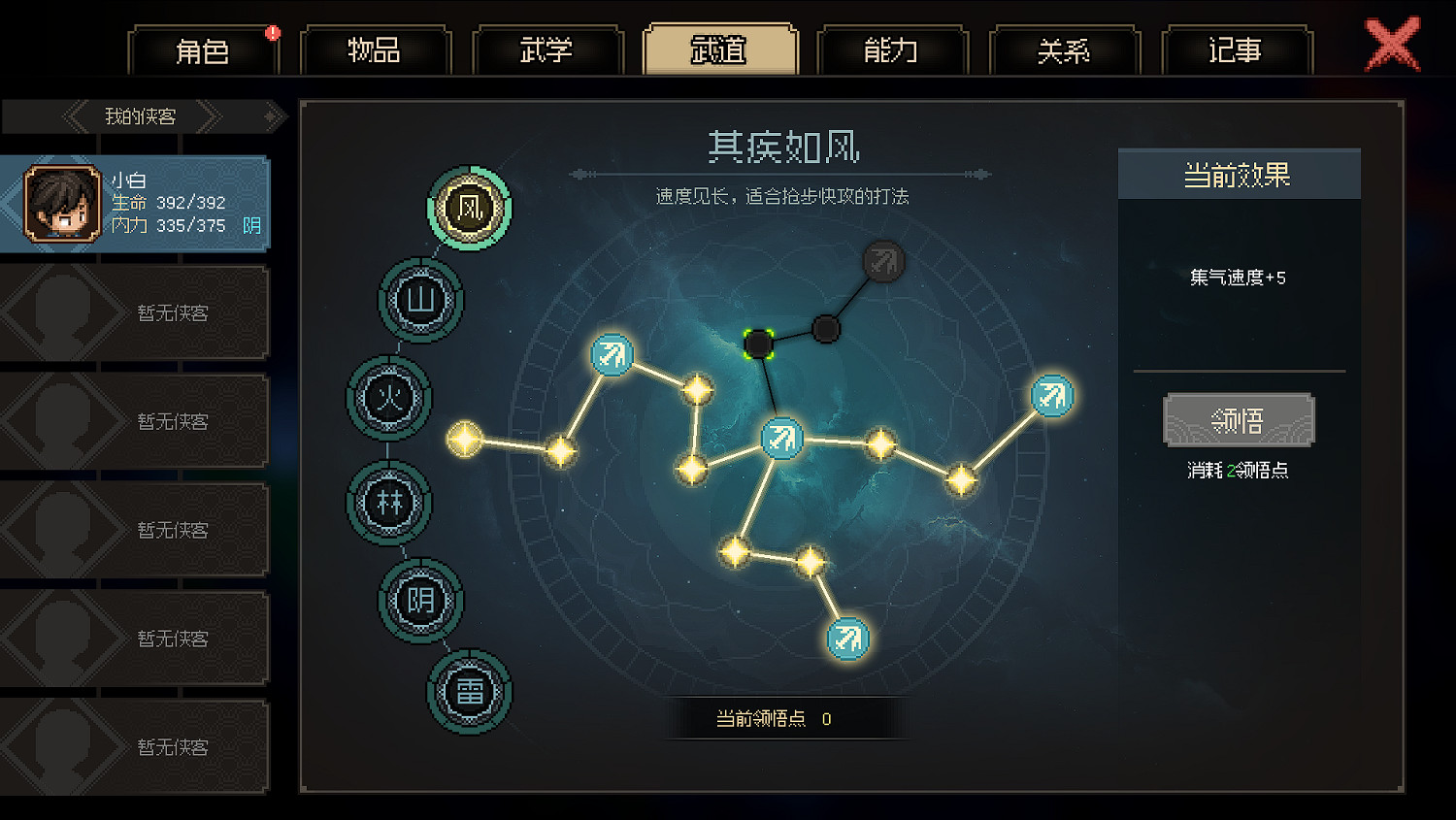The image size is (1456, 820).
Task: Click the left chevron beside 我的侠客
Action: click(76, 115)
